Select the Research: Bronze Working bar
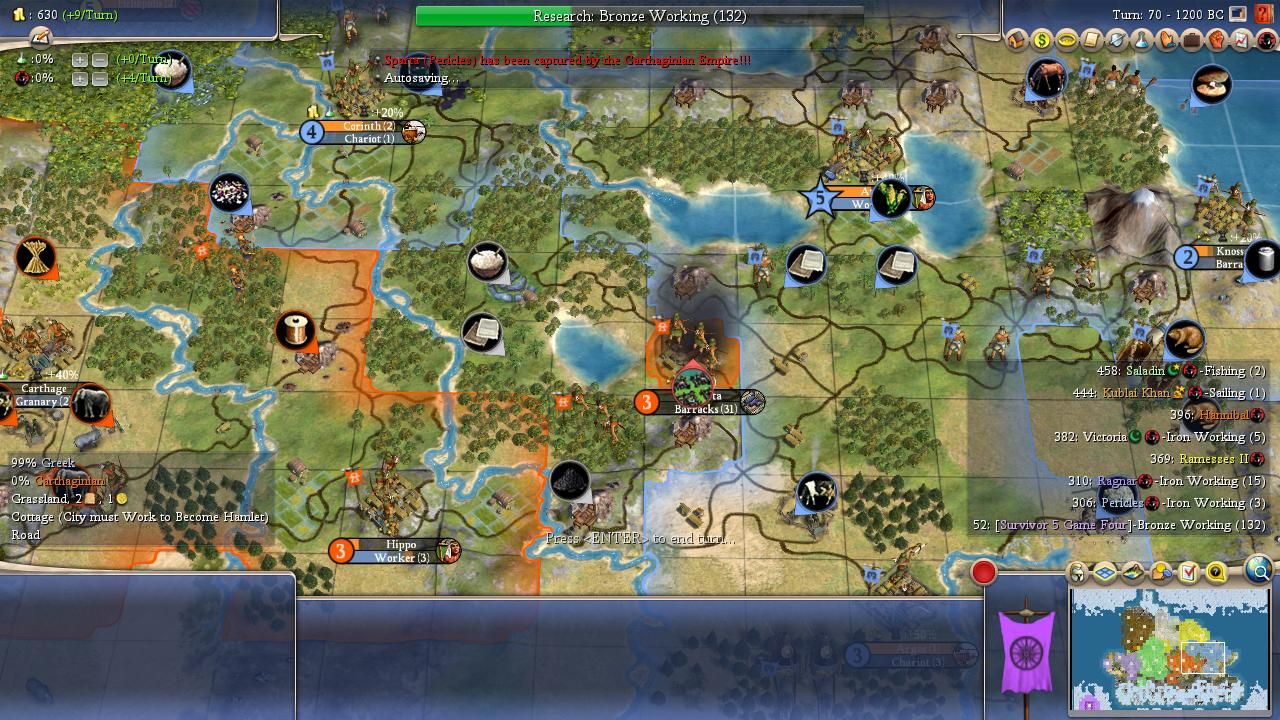 coord(639,16)
